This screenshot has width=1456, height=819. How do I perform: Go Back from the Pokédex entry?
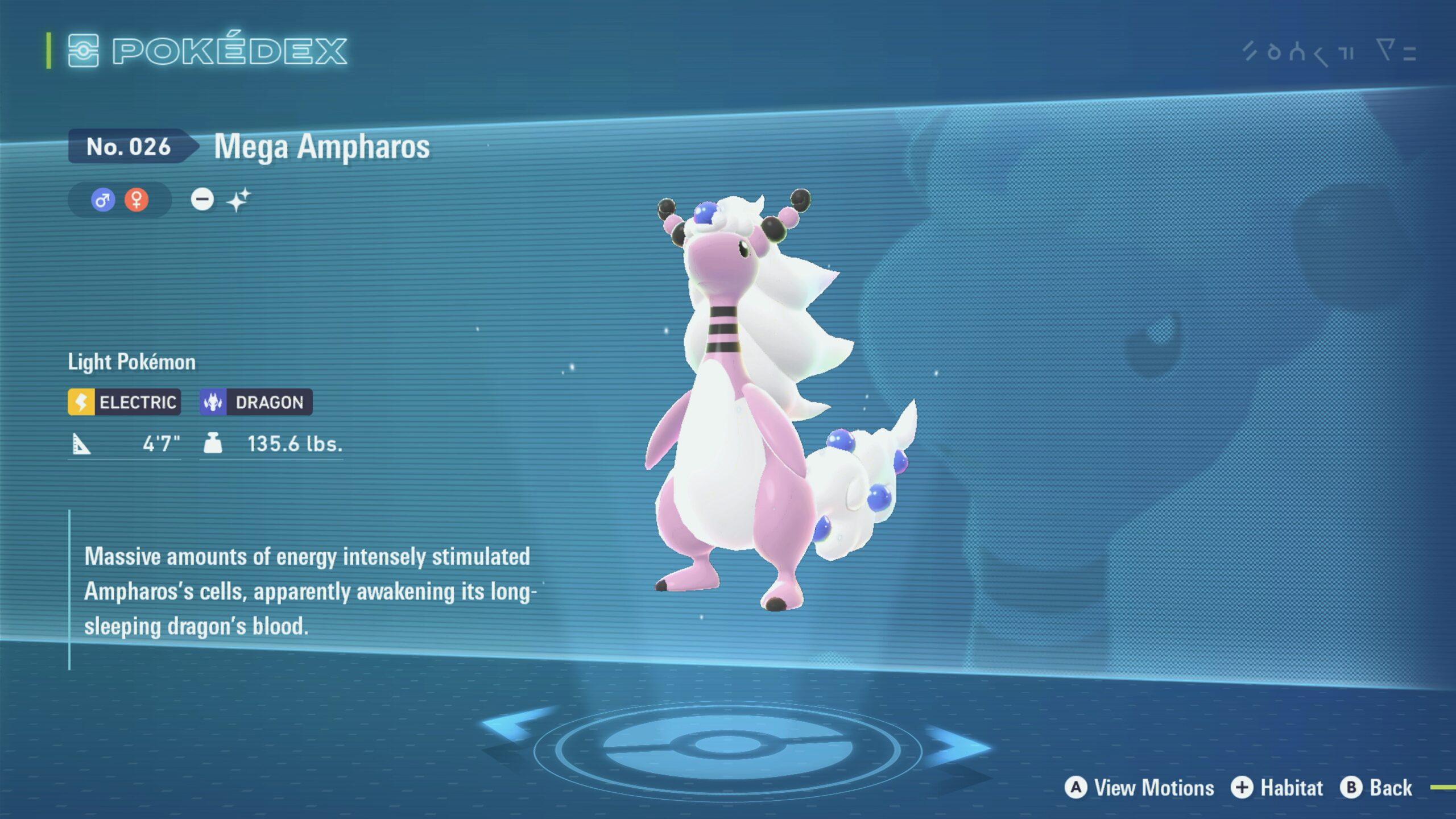tap(1376, 788)
